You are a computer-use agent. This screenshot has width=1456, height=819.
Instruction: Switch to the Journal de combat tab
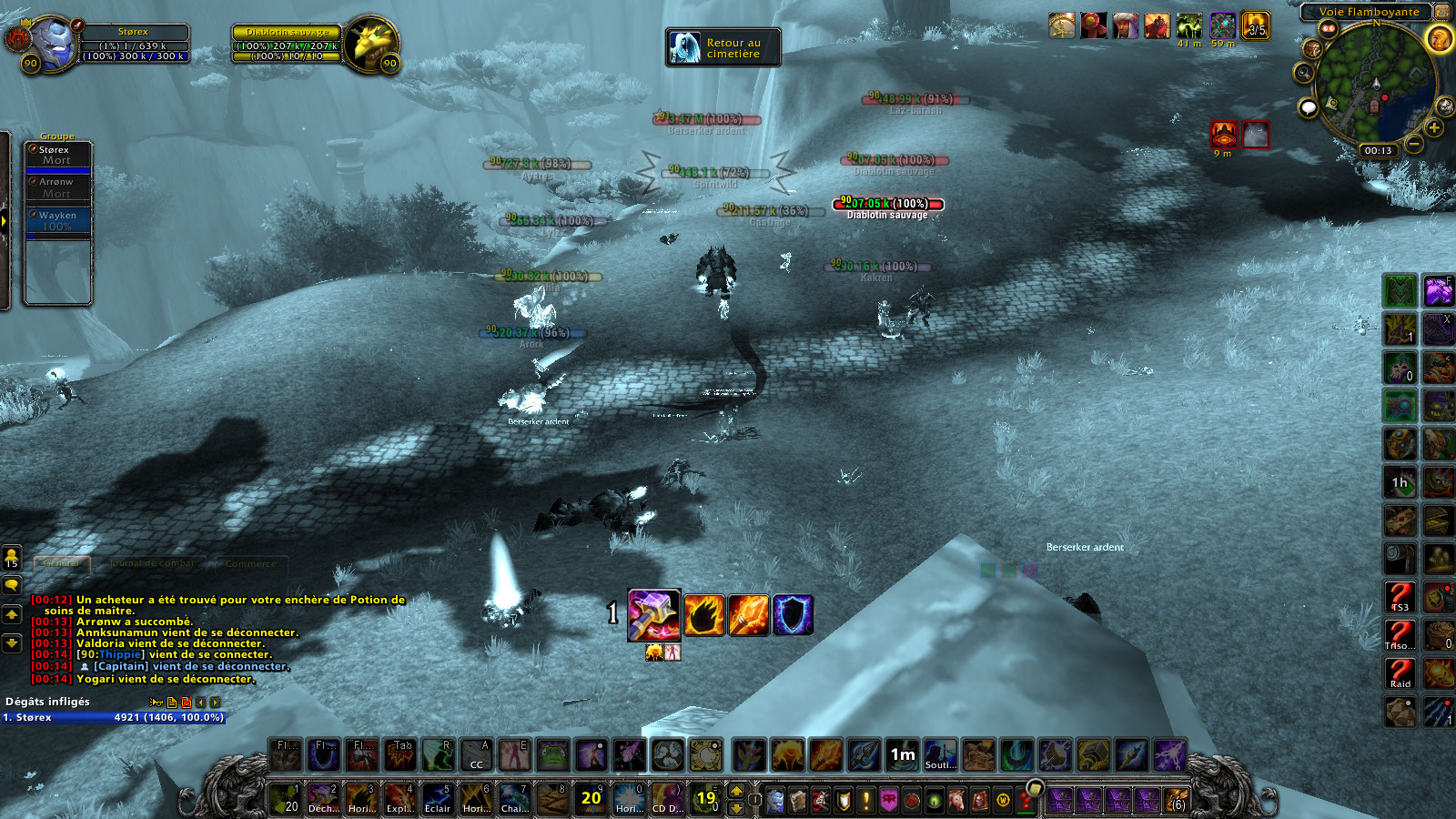(152, 563)
